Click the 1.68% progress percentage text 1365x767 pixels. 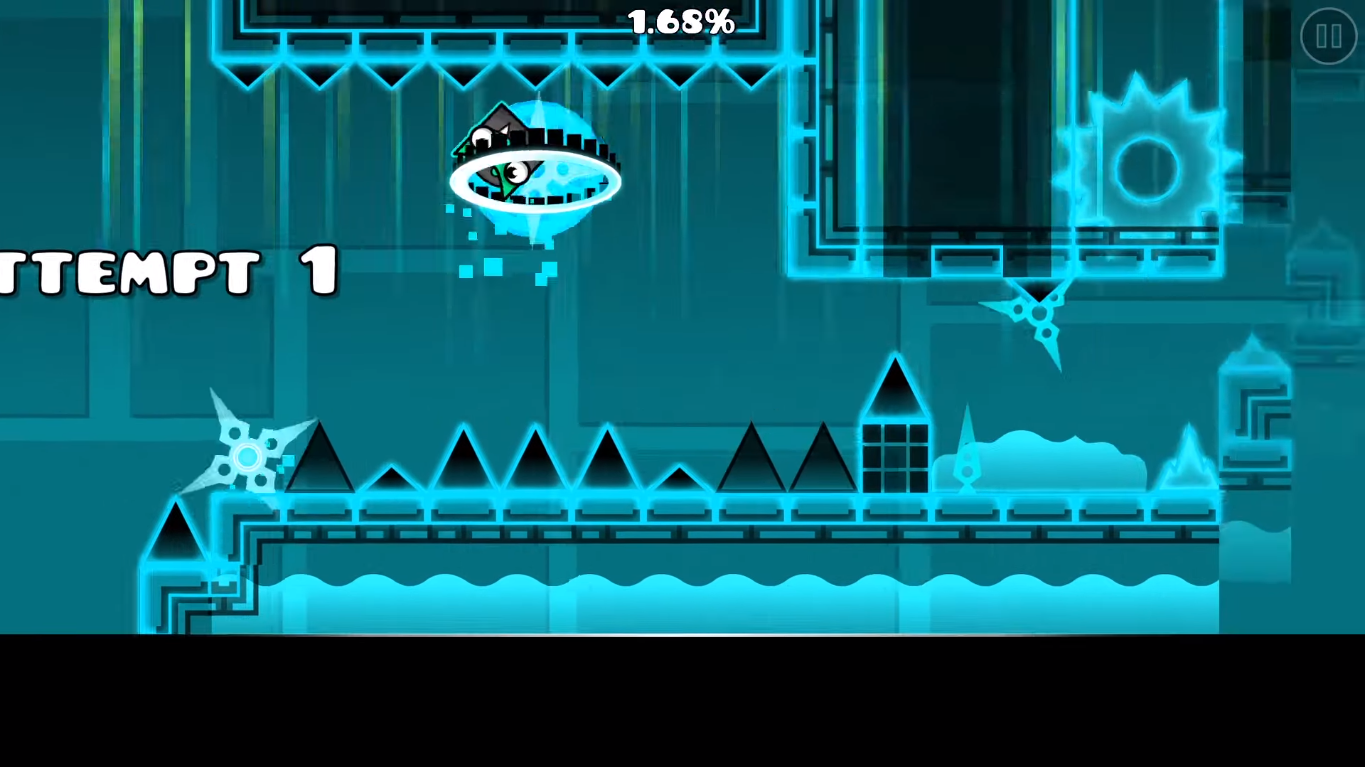click(x=680, y=22)
